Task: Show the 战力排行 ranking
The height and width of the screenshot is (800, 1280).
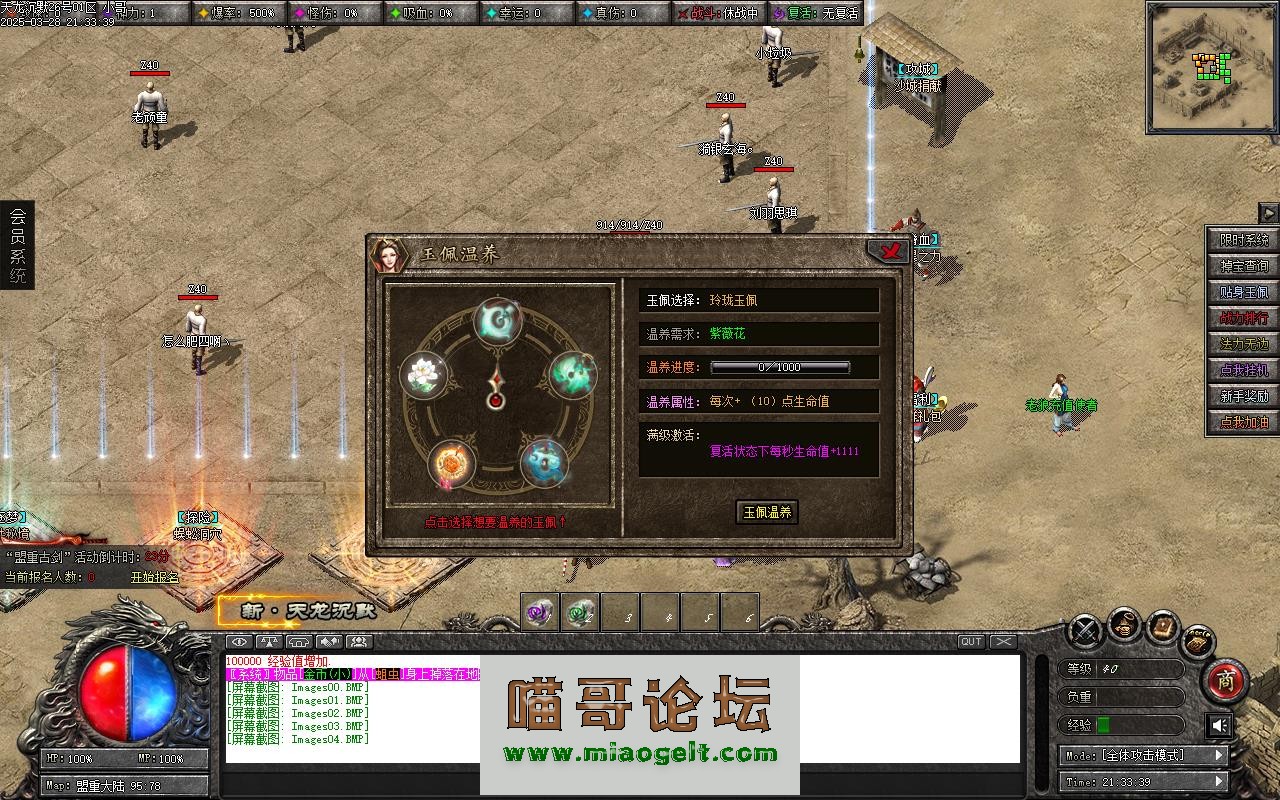Action: (1243, 318)
